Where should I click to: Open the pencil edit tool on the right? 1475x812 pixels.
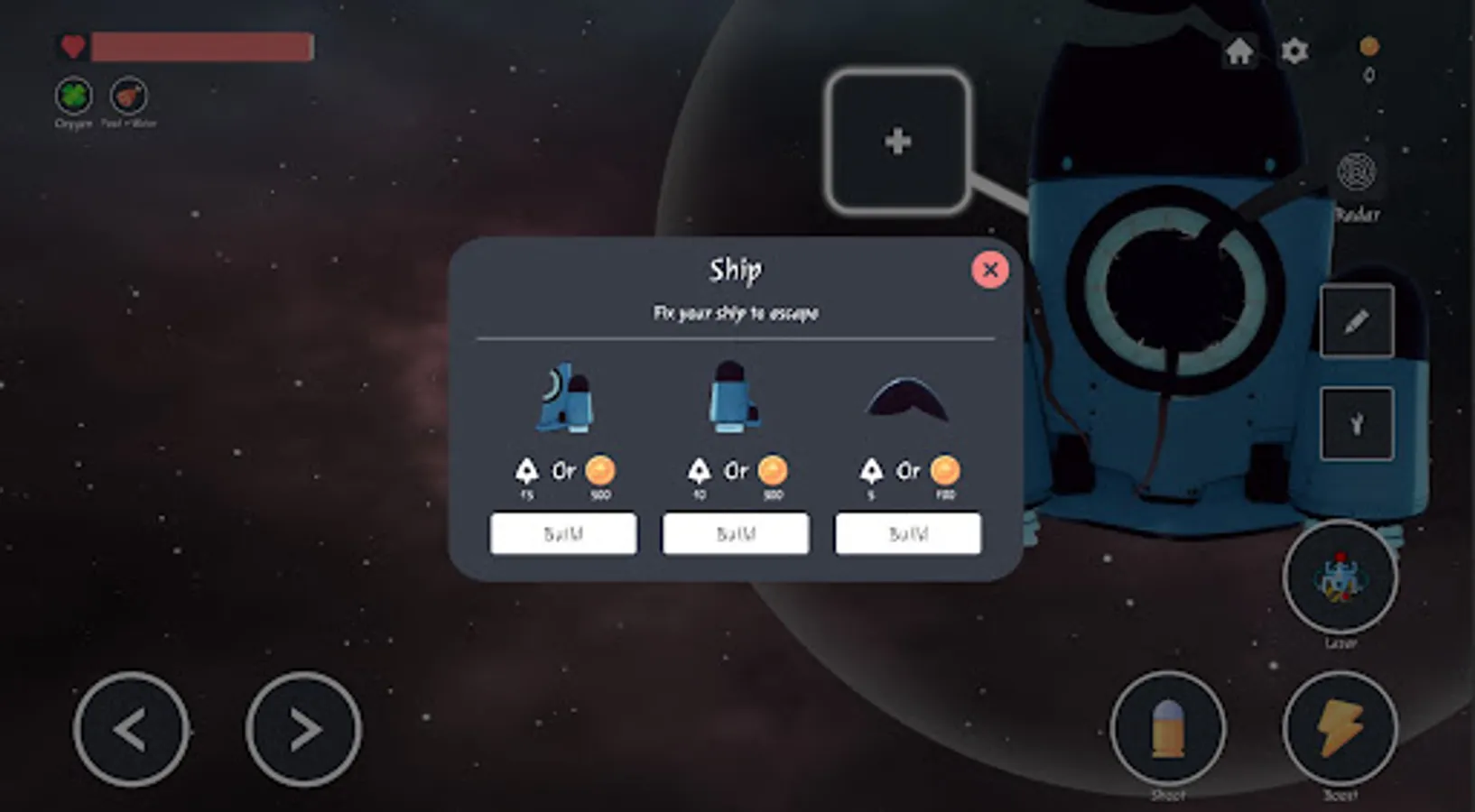coord(1356,322)
